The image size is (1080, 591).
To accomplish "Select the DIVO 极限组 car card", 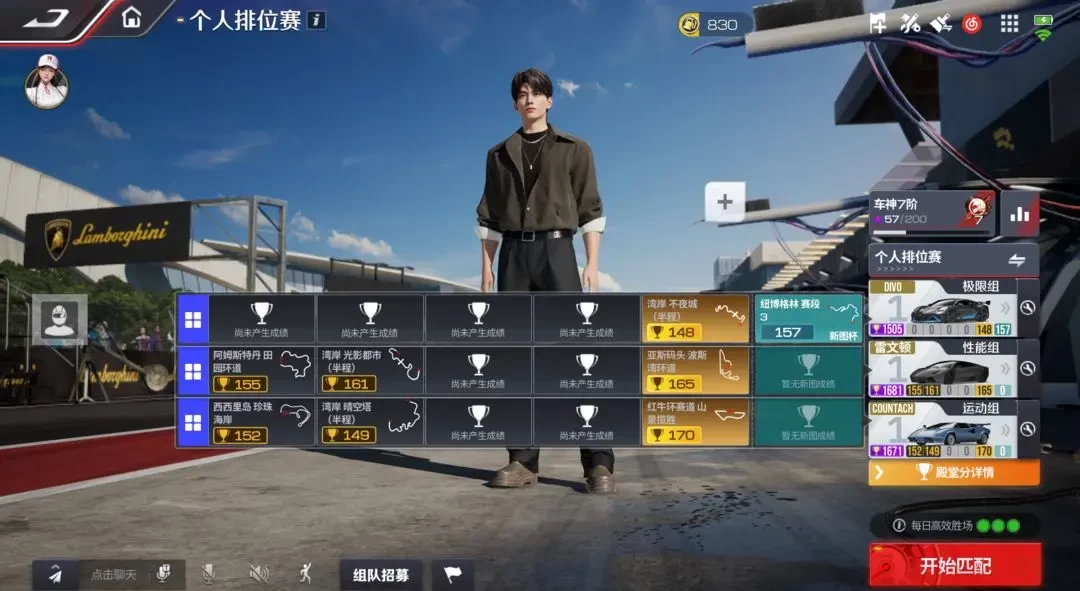I will [x=942, y=307].
